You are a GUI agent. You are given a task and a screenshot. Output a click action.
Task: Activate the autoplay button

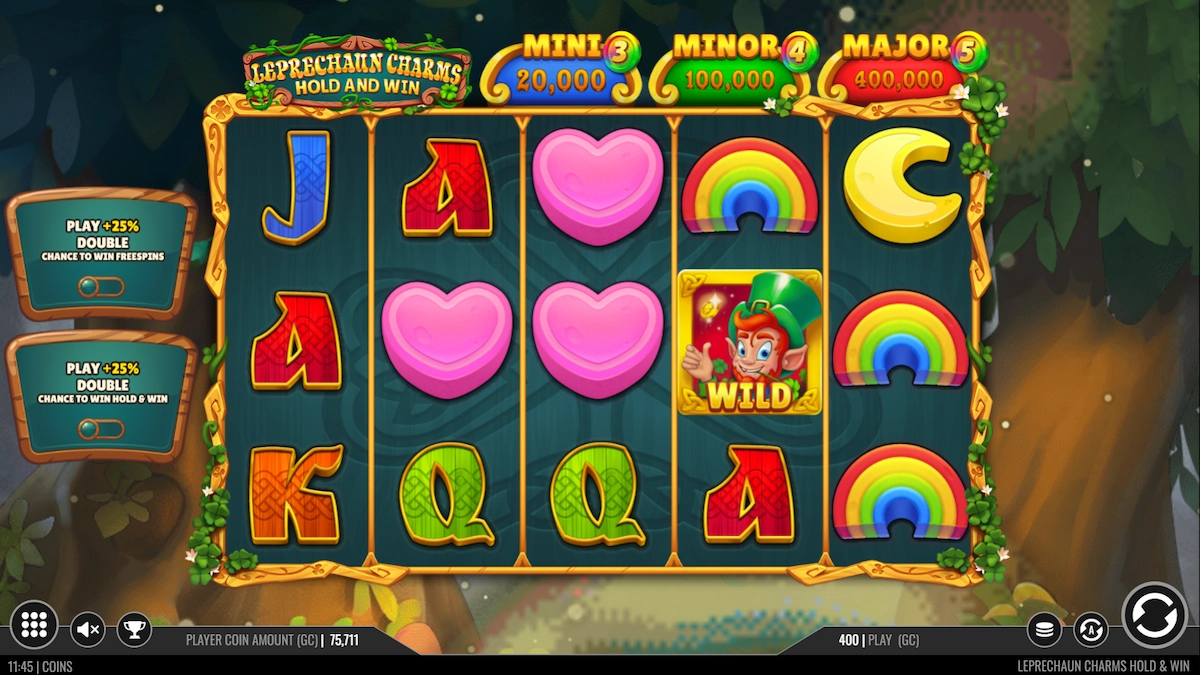(x=1091, y=629)
